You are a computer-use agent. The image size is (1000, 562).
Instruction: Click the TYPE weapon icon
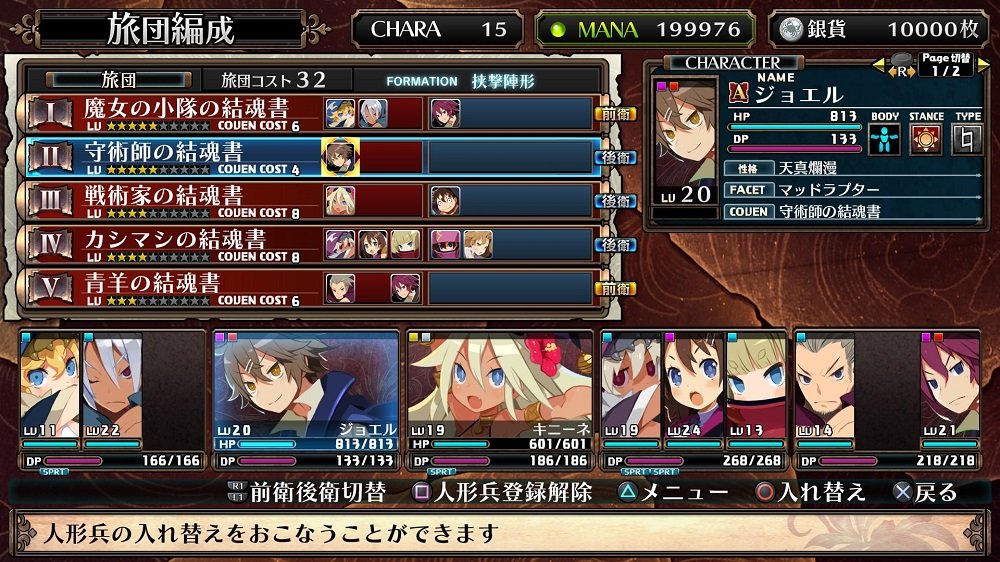pyautogui.click(x=967, y=138)
